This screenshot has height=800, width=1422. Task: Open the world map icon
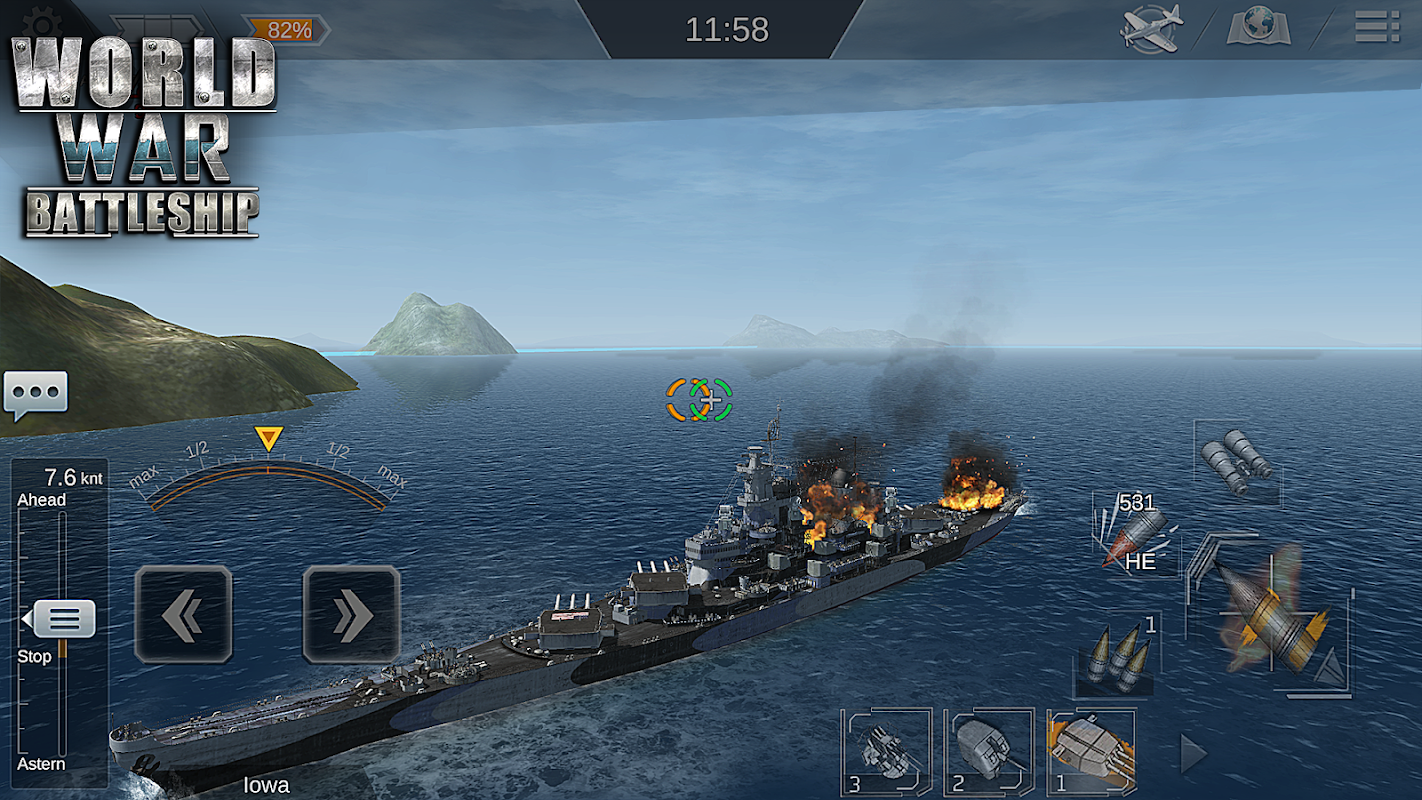1260,27
